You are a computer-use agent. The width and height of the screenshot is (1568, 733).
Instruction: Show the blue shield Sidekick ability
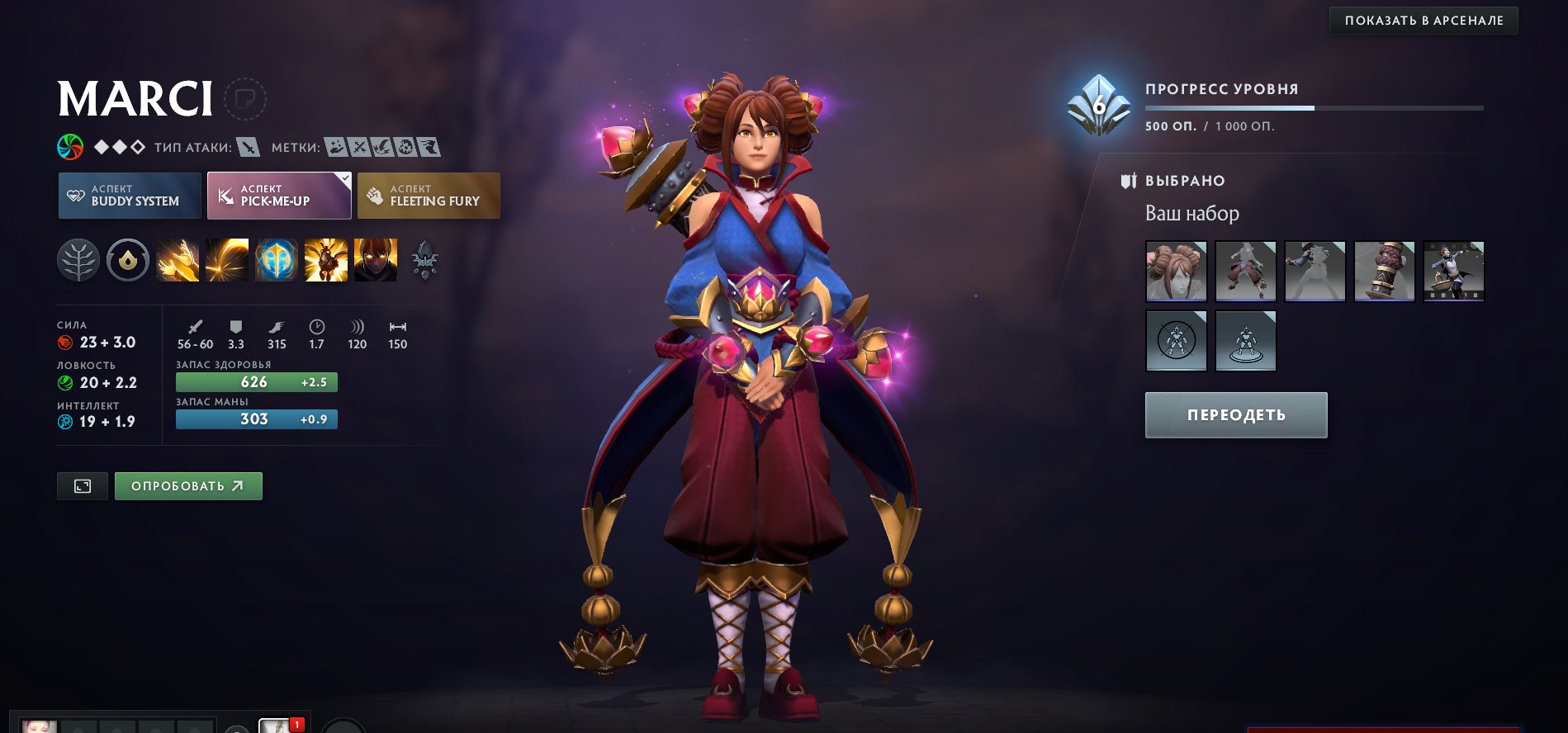click(x=277, y=261)
